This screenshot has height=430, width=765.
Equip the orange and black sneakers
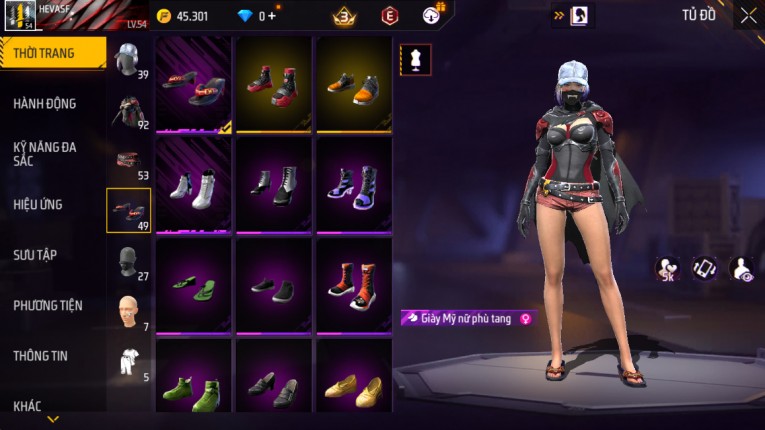tap(353, 84)
